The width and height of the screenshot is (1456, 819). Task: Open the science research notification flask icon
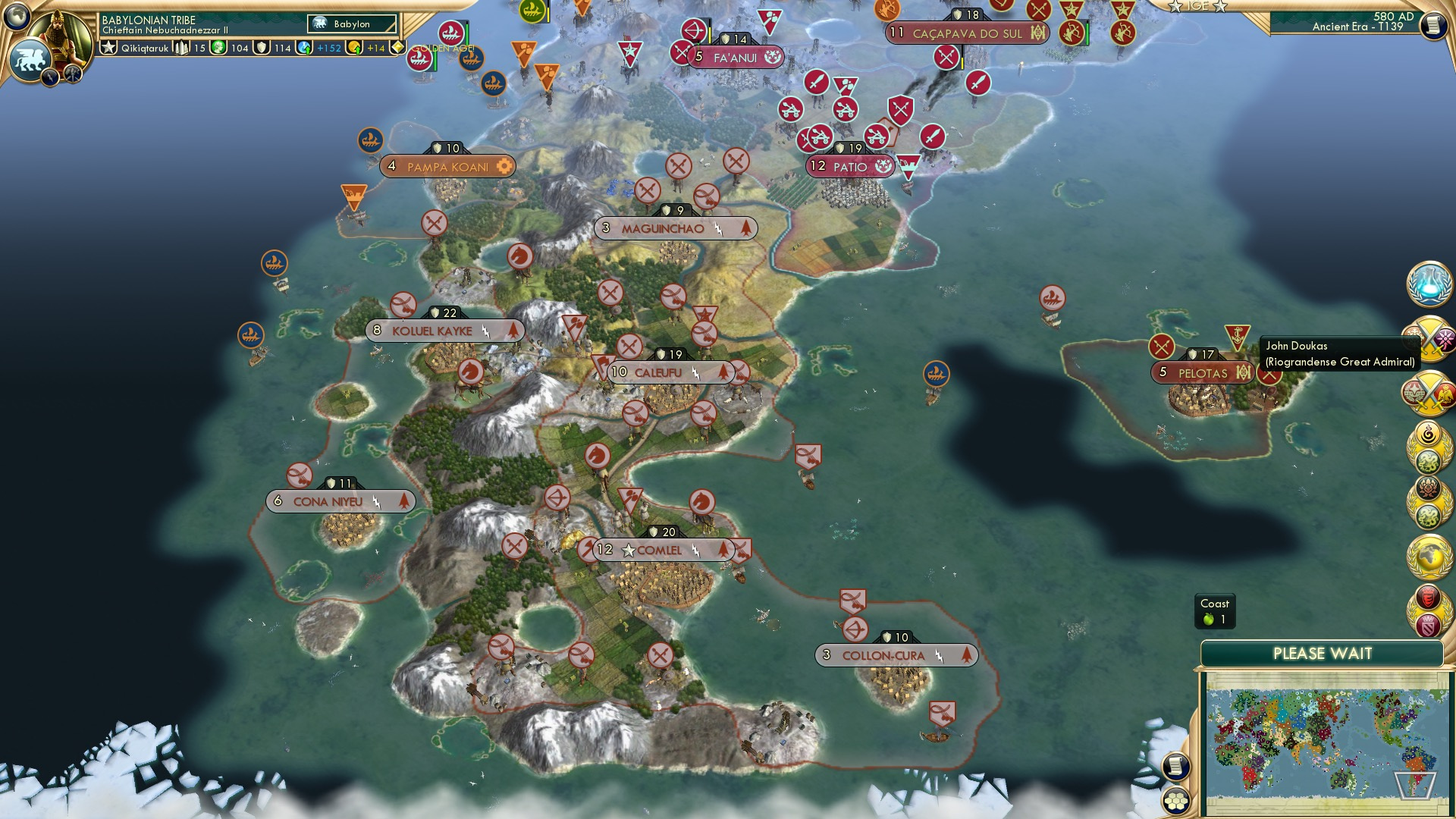1431,286
